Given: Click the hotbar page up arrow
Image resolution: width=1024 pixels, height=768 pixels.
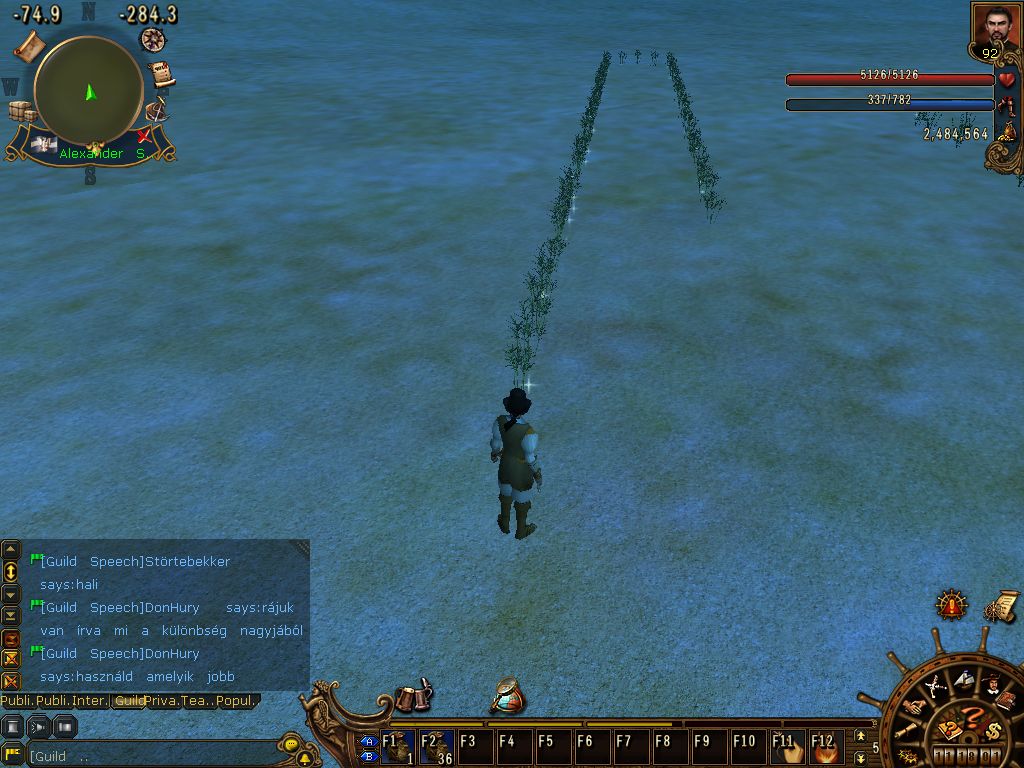Looking at the screenshot, I should pos(859,736).
